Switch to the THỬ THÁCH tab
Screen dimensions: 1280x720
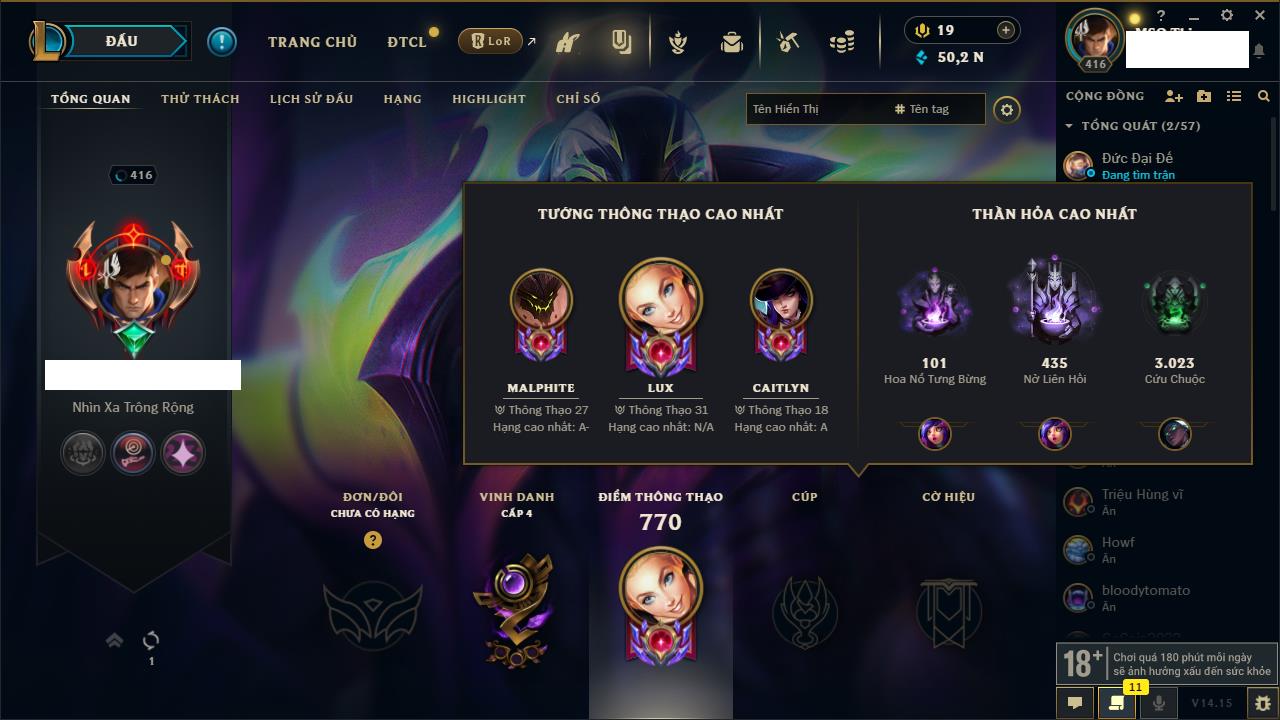tap(200, 99)
